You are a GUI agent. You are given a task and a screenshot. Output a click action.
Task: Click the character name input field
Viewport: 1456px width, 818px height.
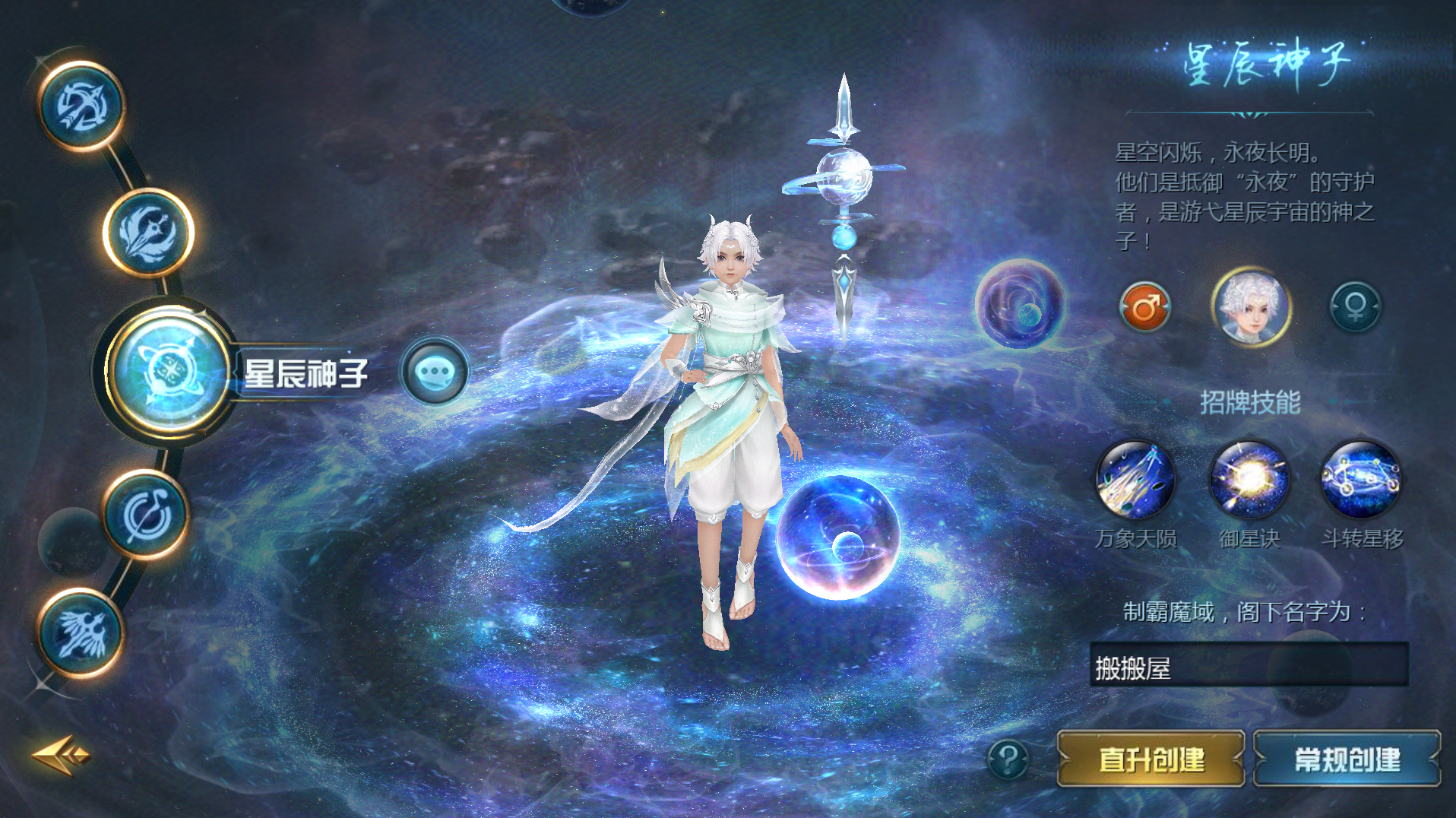1249,666
